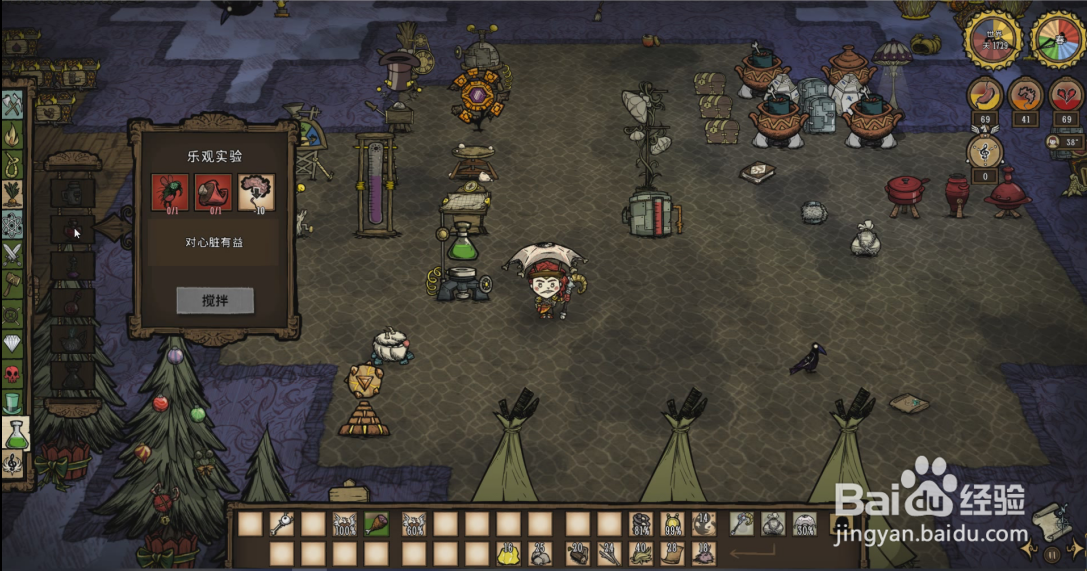Open the treble clef crafting tab

click(12, 462)
